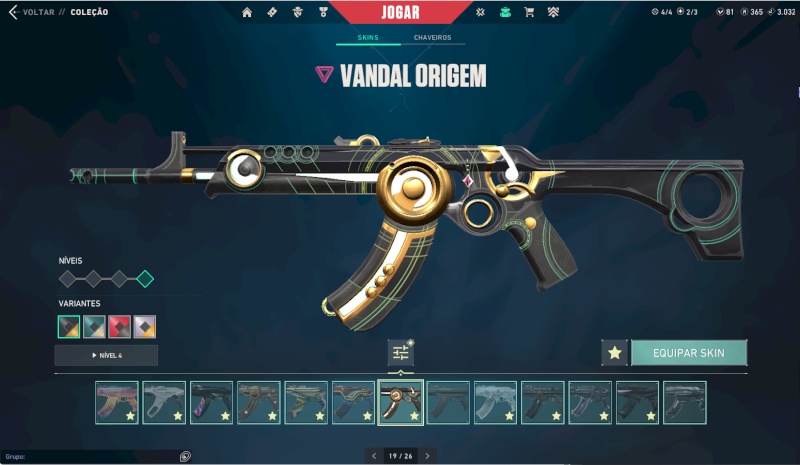Play the Nível 4 preview
Screen dimensions: 800x465
[x=106, y=355]
